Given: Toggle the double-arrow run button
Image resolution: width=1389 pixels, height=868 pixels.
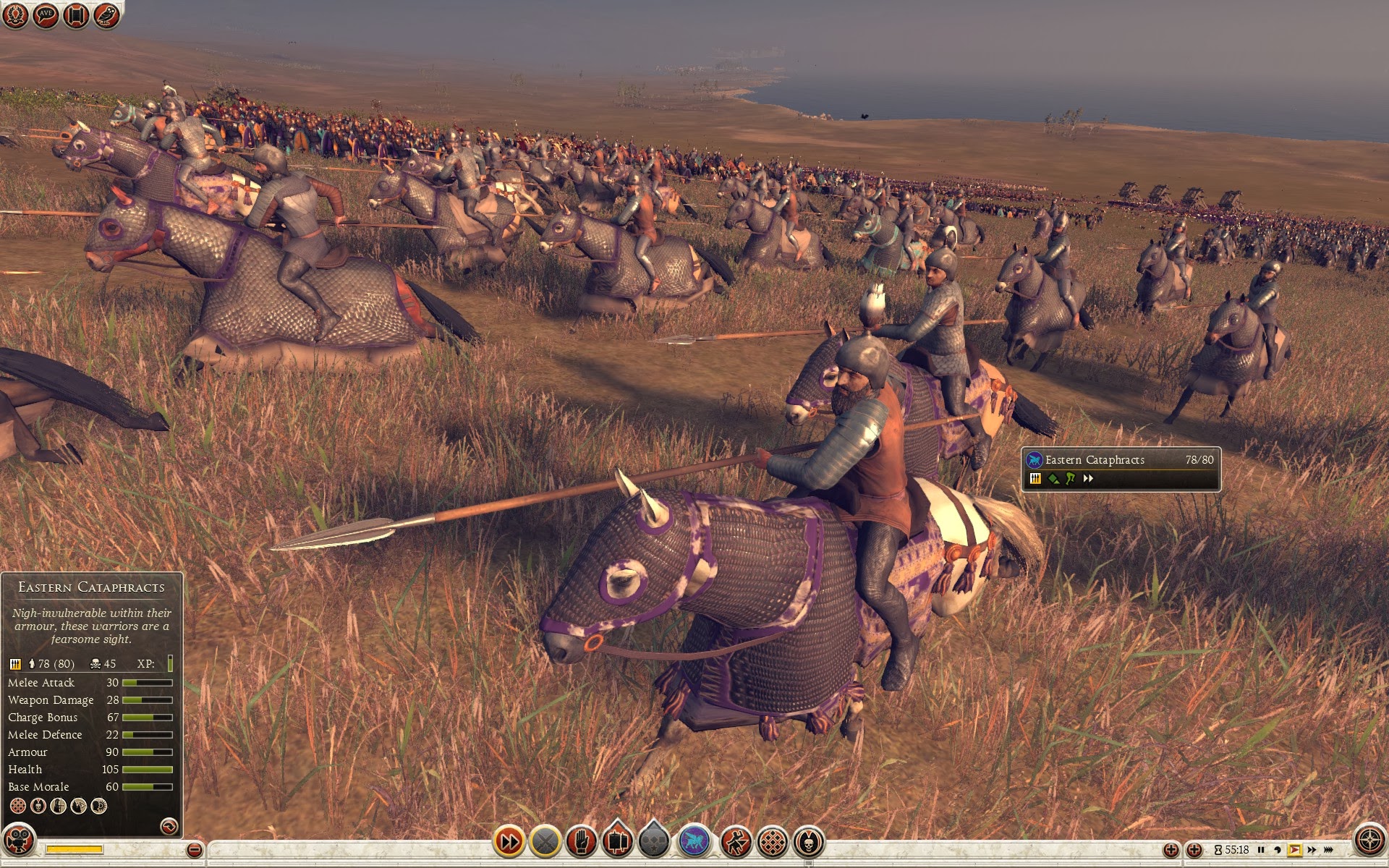Looking at the screenshot, I should (x=509, y=841).
